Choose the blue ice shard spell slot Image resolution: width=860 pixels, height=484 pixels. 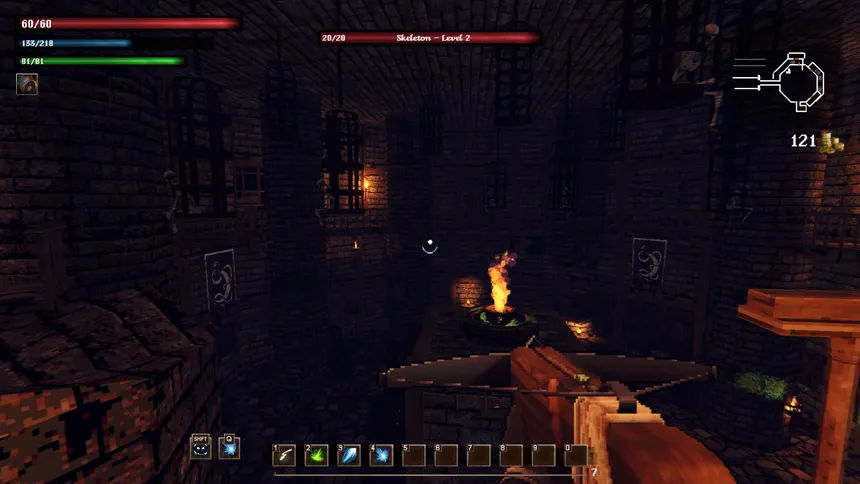(x=349, y=456)
